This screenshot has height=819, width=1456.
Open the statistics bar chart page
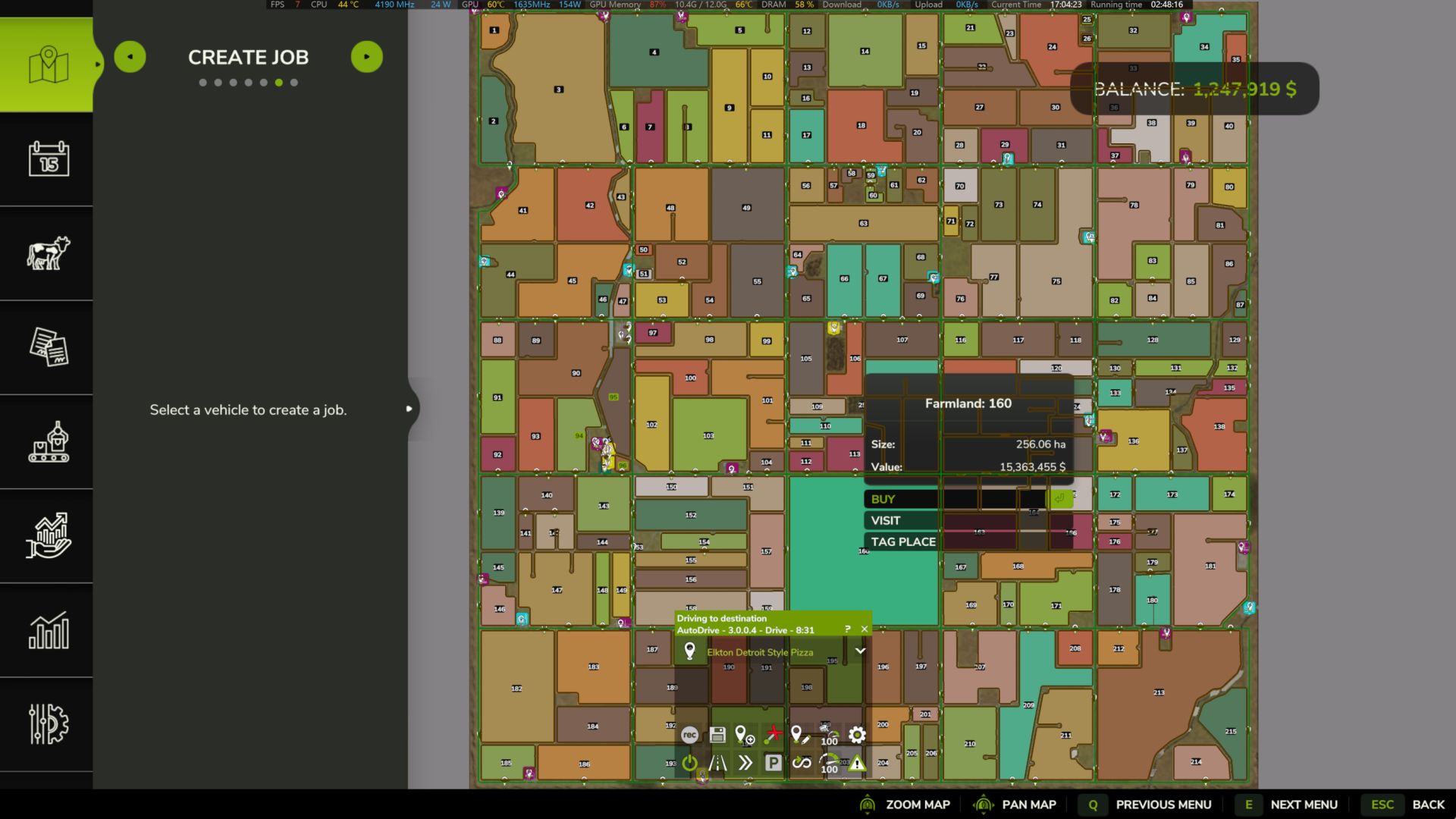(48, 630)
